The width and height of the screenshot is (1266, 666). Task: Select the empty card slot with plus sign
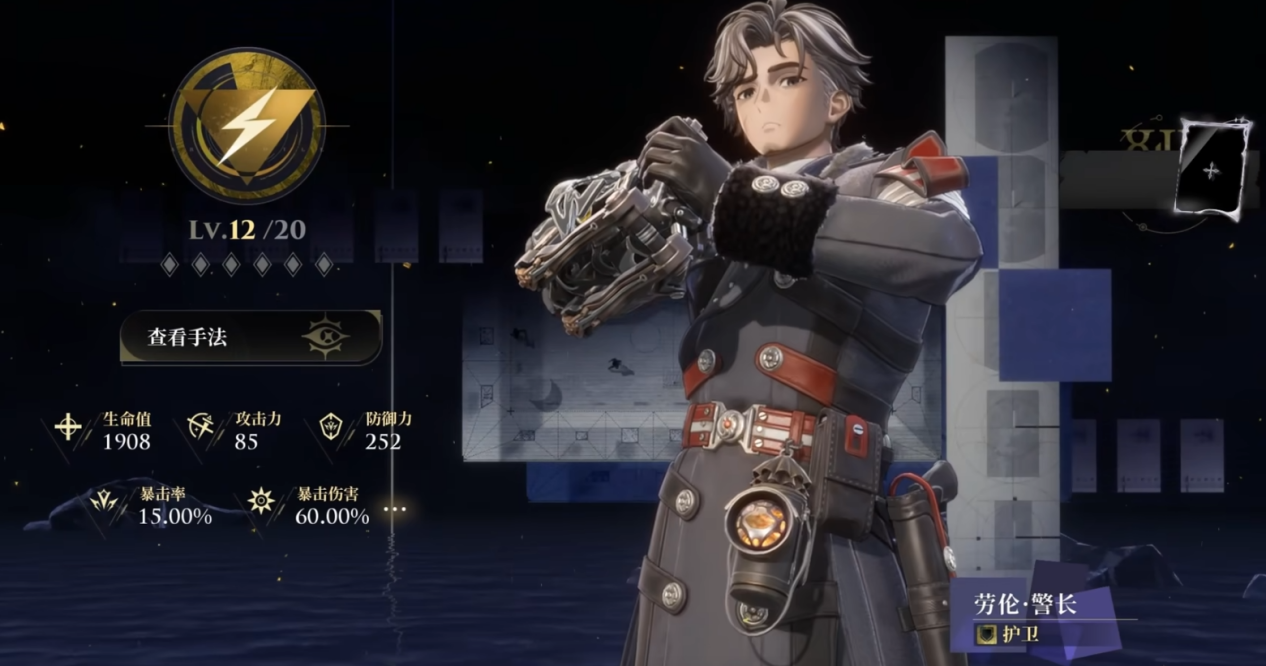tap(1213, 170)
